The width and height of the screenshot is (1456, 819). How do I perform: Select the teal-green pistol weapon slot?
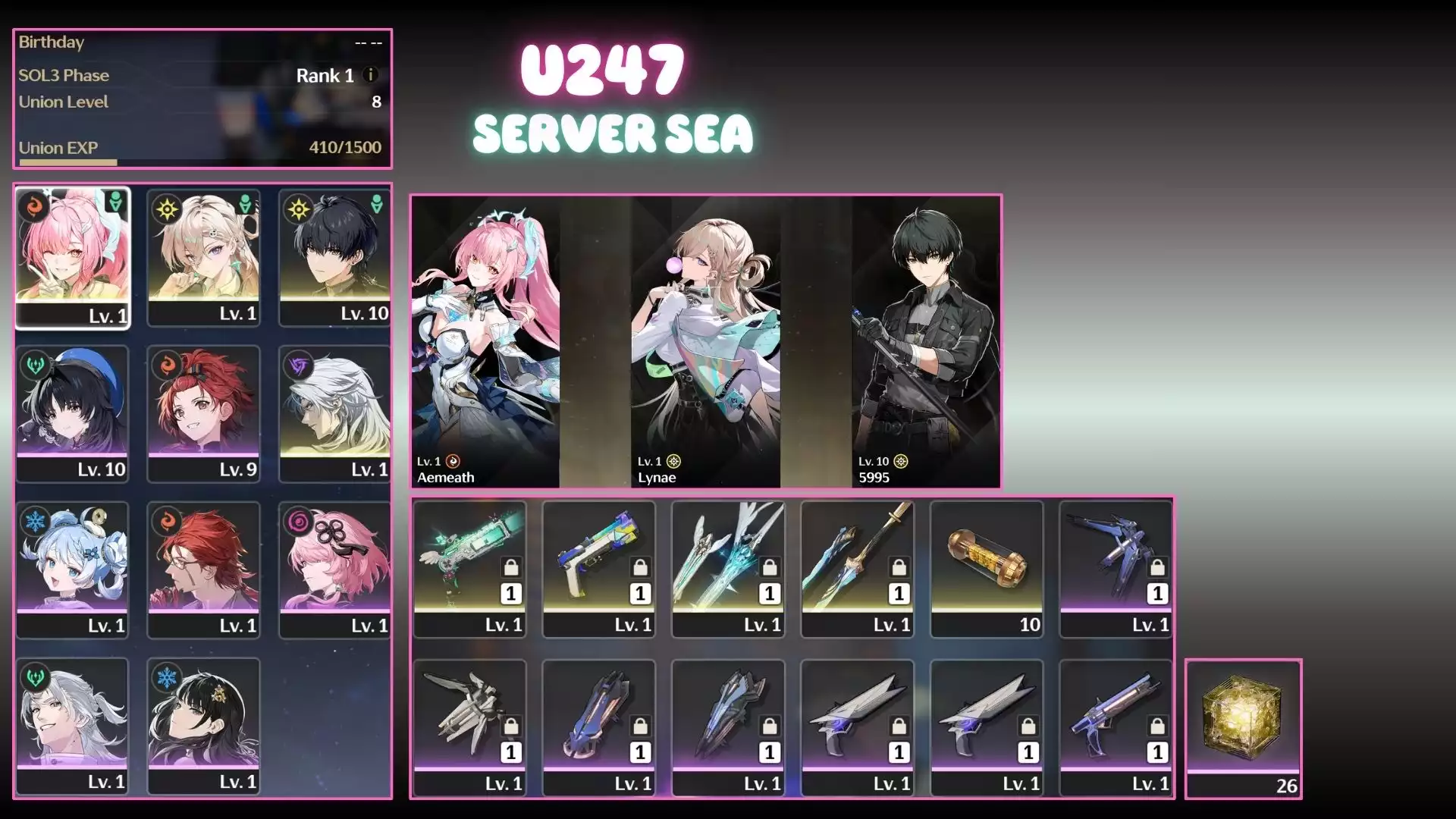point(469,569)
